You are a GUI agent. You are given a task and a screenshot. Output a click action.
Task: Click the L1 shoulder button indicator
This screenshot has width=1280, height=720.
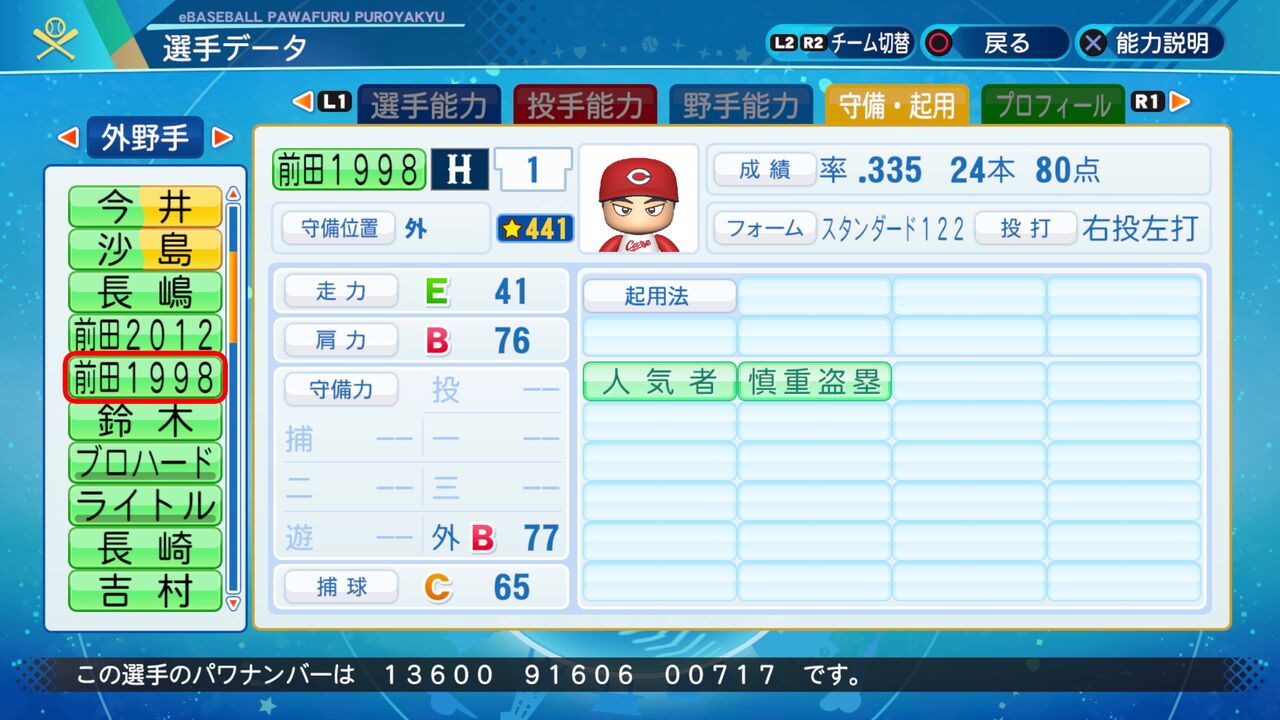[337, 101]
